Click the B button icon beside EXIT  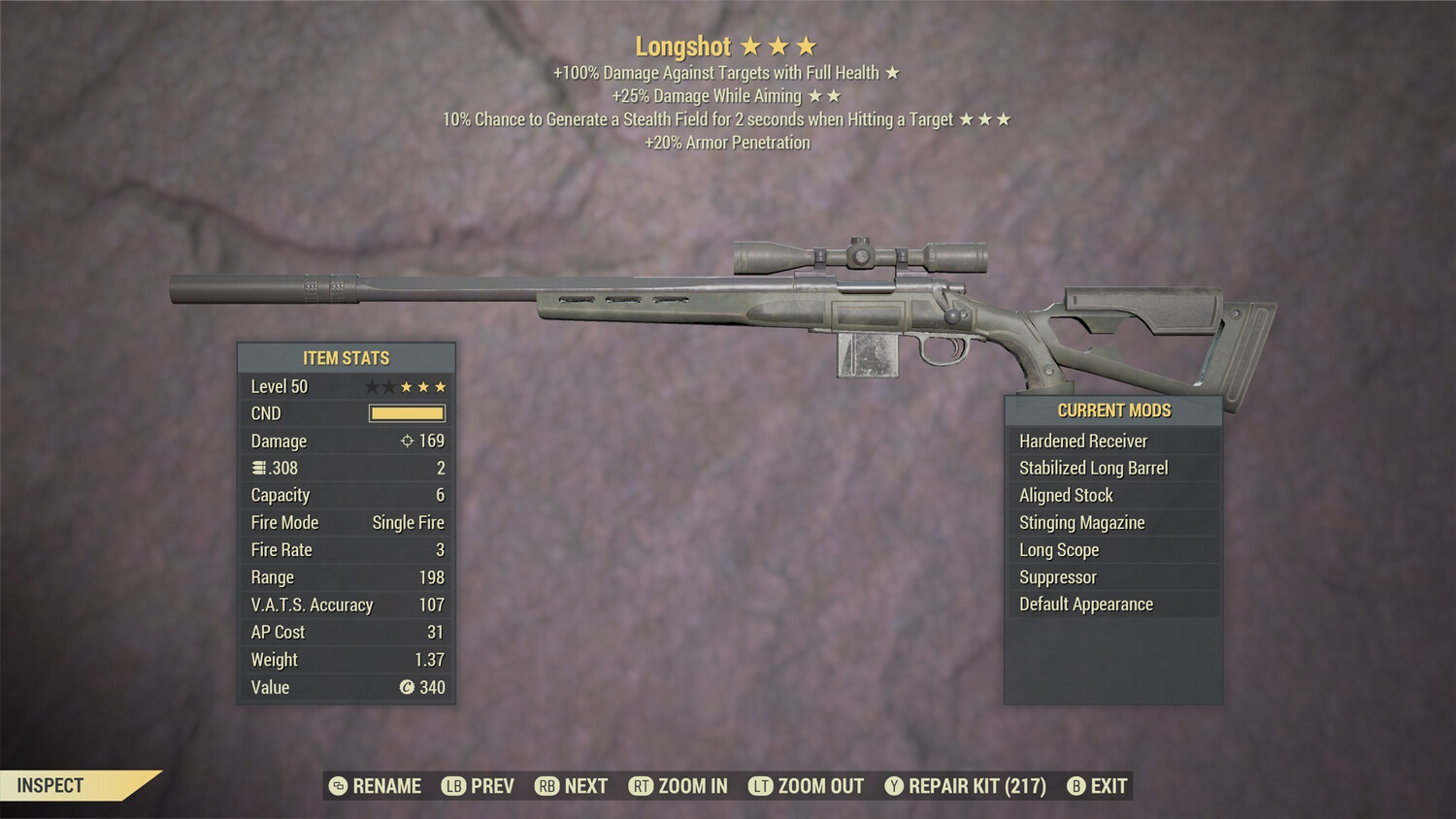click(x=1075, y=786)
